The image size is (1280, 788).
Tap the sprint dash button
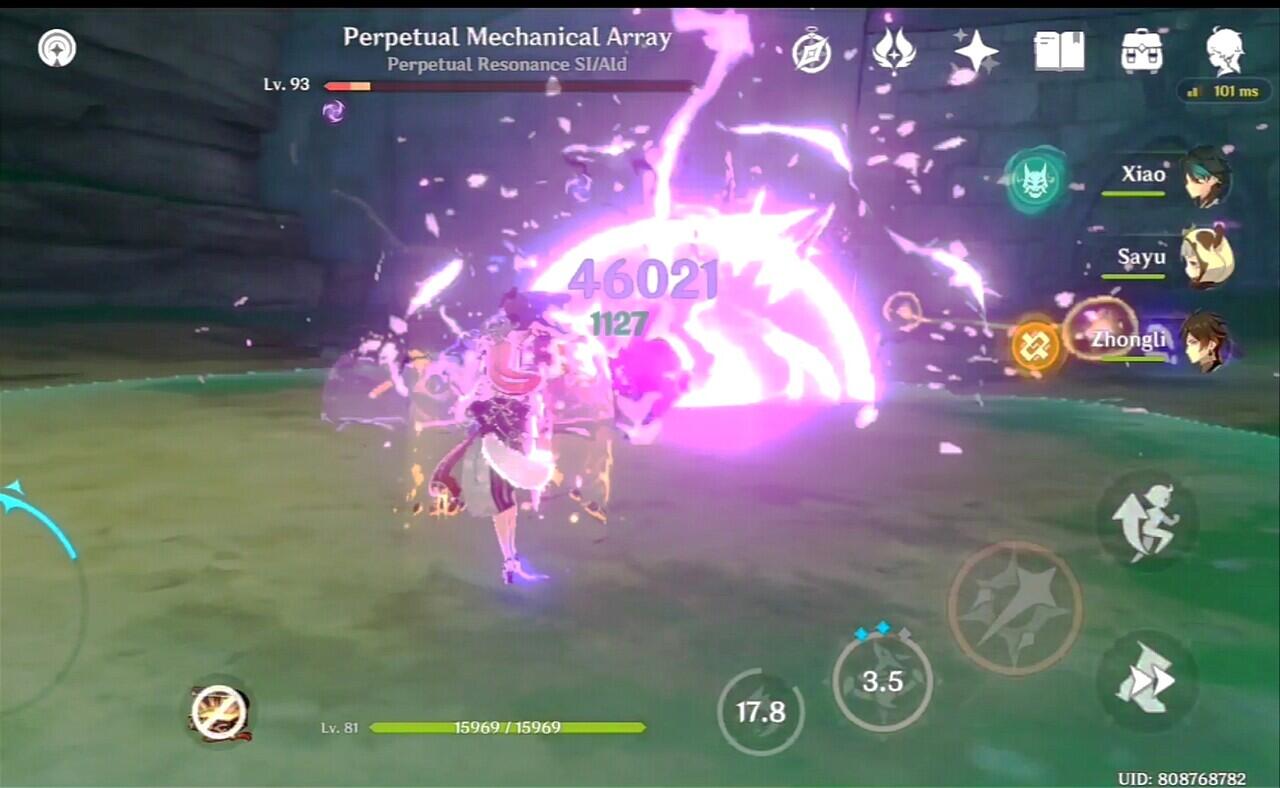coord(1146,682)
